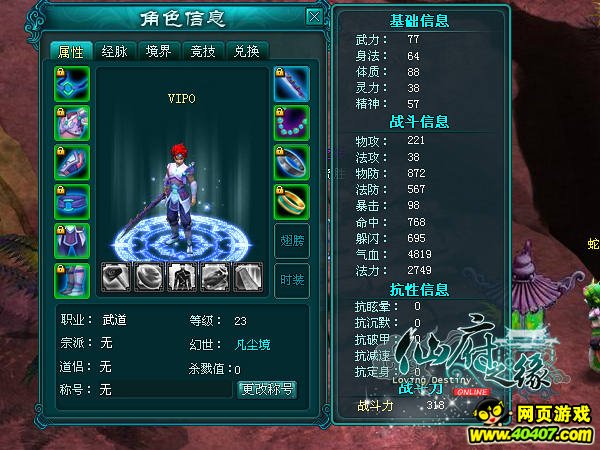Click the 凡尘境 reincarnation link
This screenshot has height=450, width=600.
pos(250,344)
